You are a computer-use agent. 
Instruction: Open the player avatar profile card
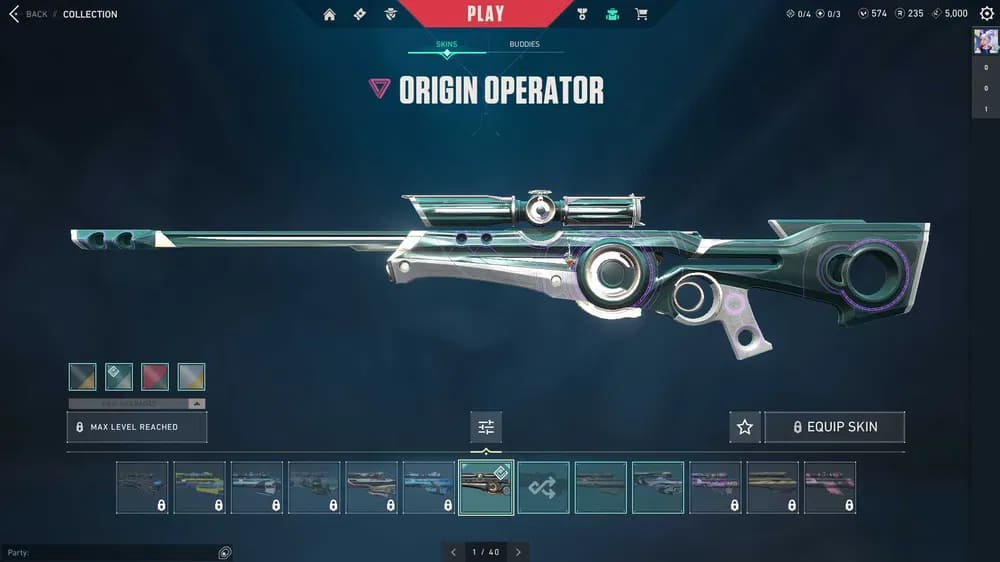tap(985, 41)
